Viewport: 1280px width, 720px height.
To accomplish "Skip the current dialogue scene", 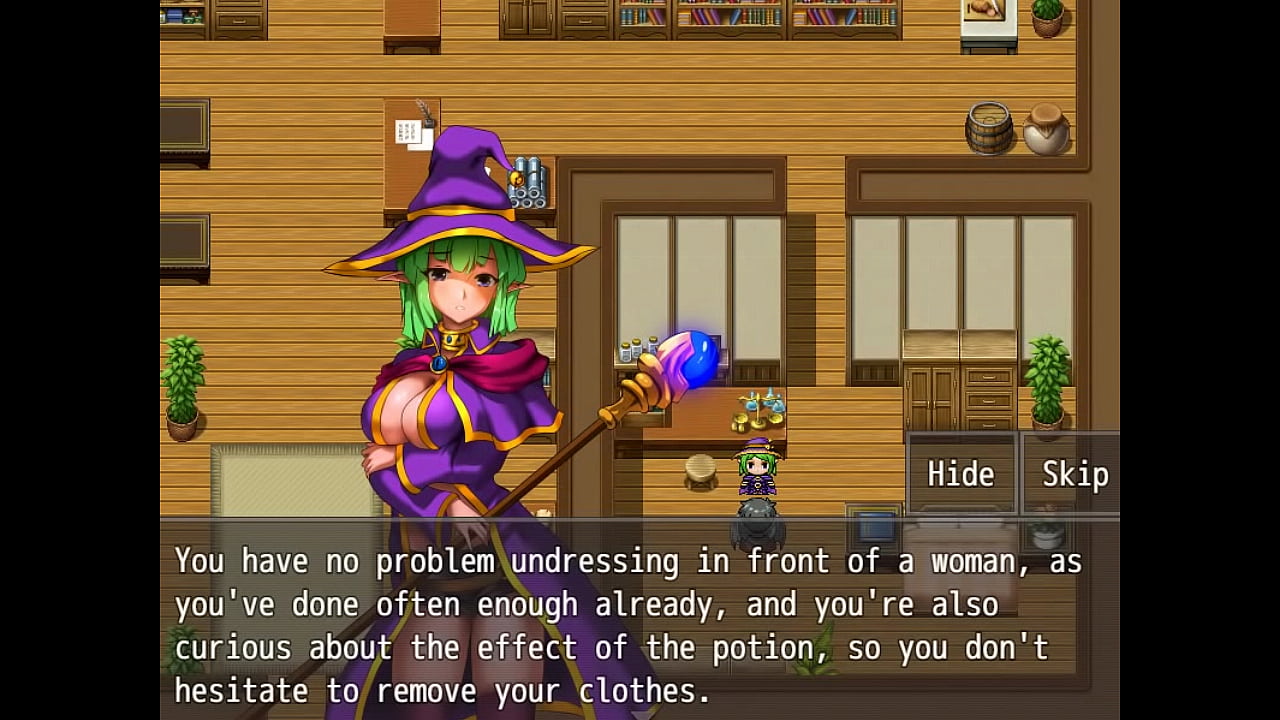I will [1074, 474].
